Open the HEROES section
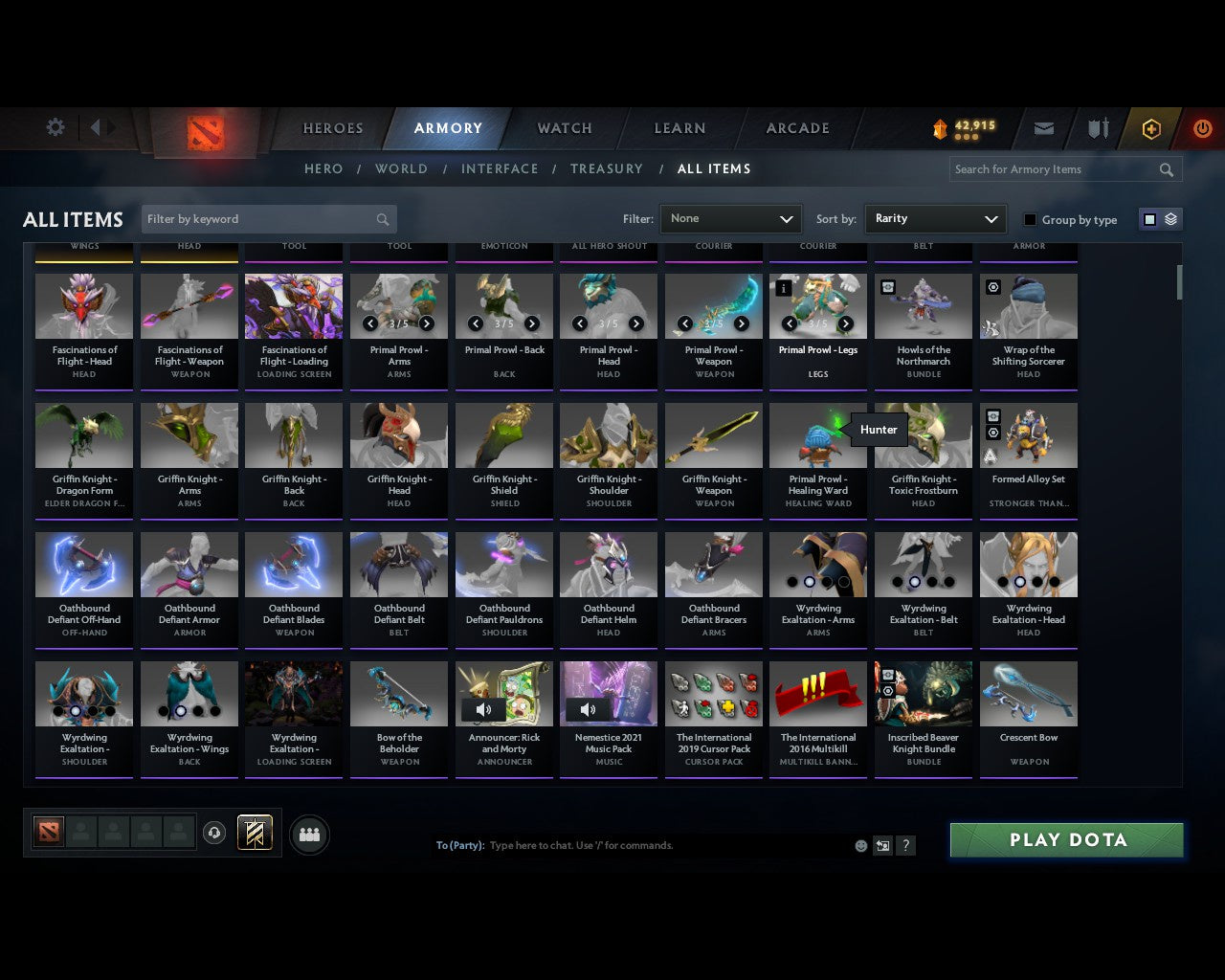 click(332, 128)
